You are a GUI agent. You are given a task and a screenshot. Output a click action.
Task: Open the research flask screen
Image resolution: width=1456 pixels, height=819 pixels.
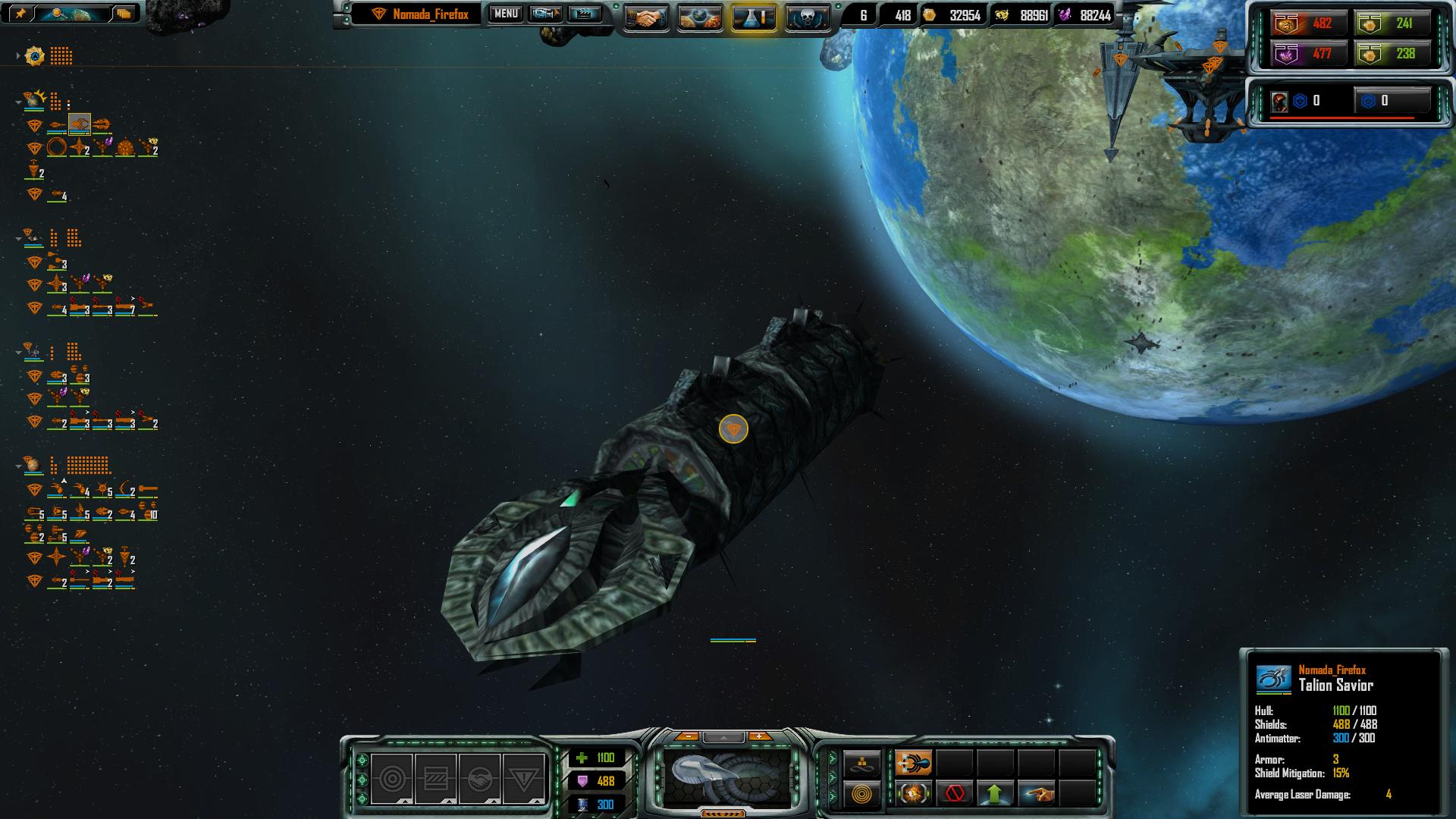[x=754, y=18]
